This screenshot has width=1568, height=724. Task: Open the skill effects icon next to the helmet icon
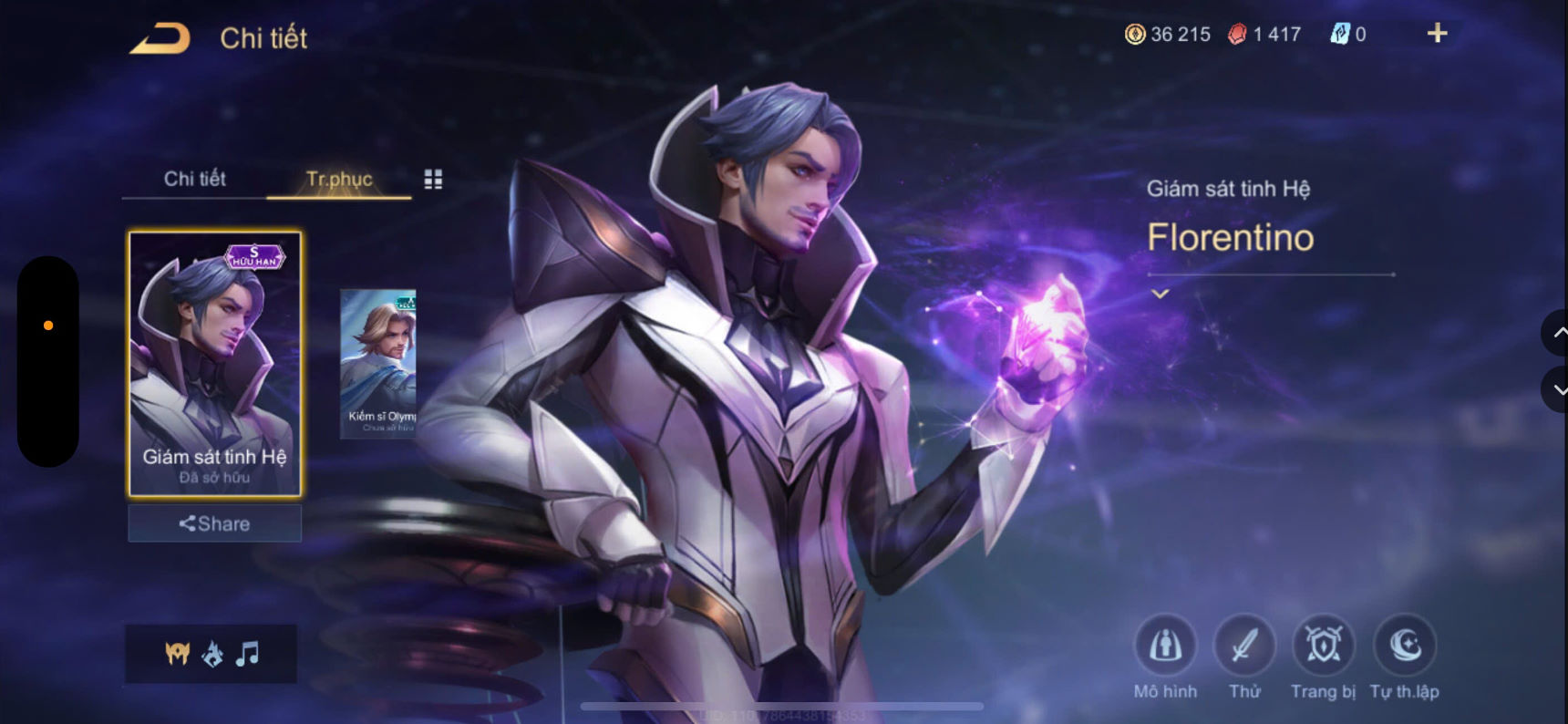tap(213, 653)
